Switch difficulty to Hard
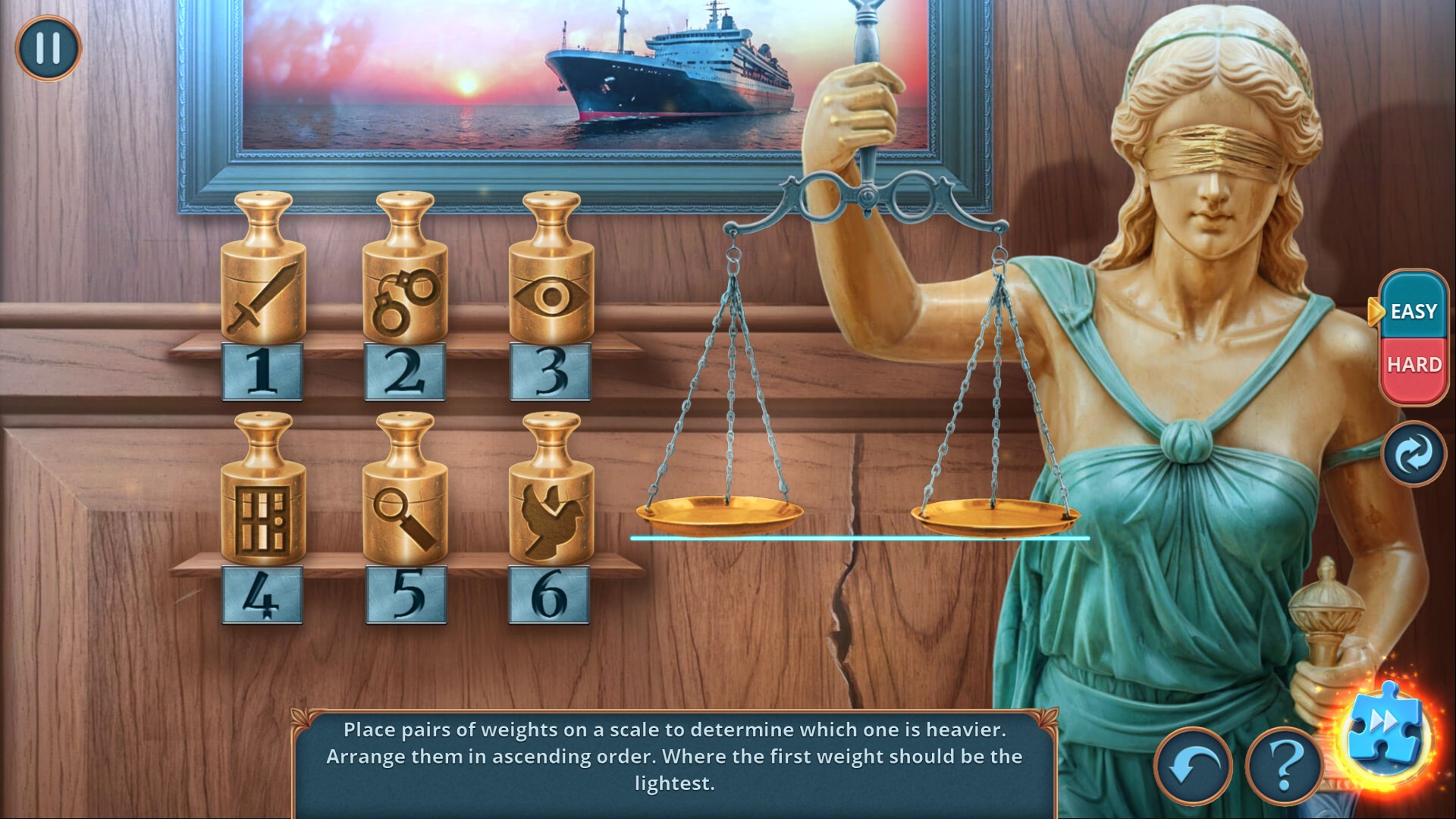Screen dimensions: 1456x819 click(1414, 366)
